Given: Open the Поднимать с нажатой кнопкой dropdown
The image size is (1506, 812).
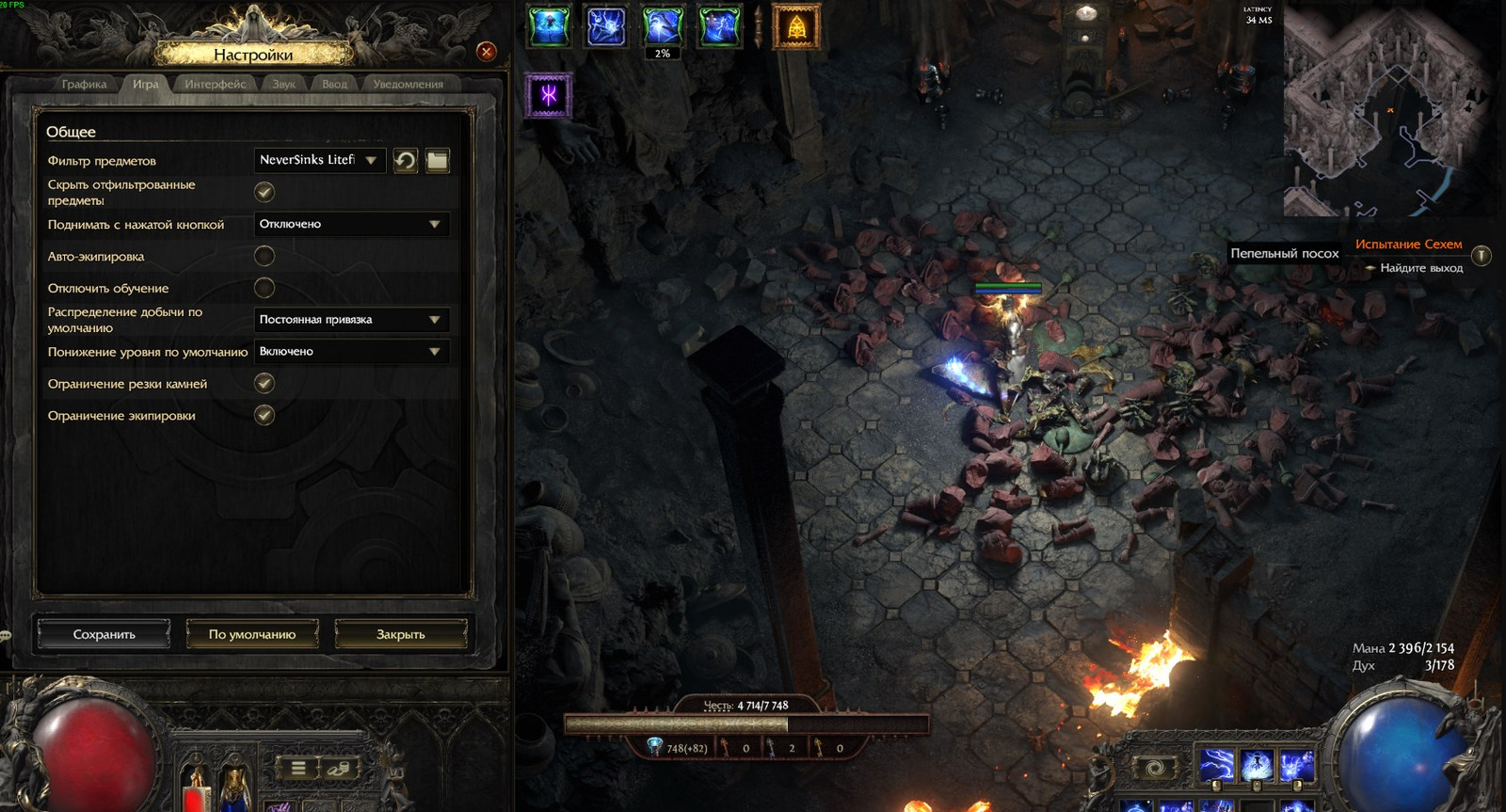Looking at the screenshot, I should pyautogui.click(x=350, y=224).
